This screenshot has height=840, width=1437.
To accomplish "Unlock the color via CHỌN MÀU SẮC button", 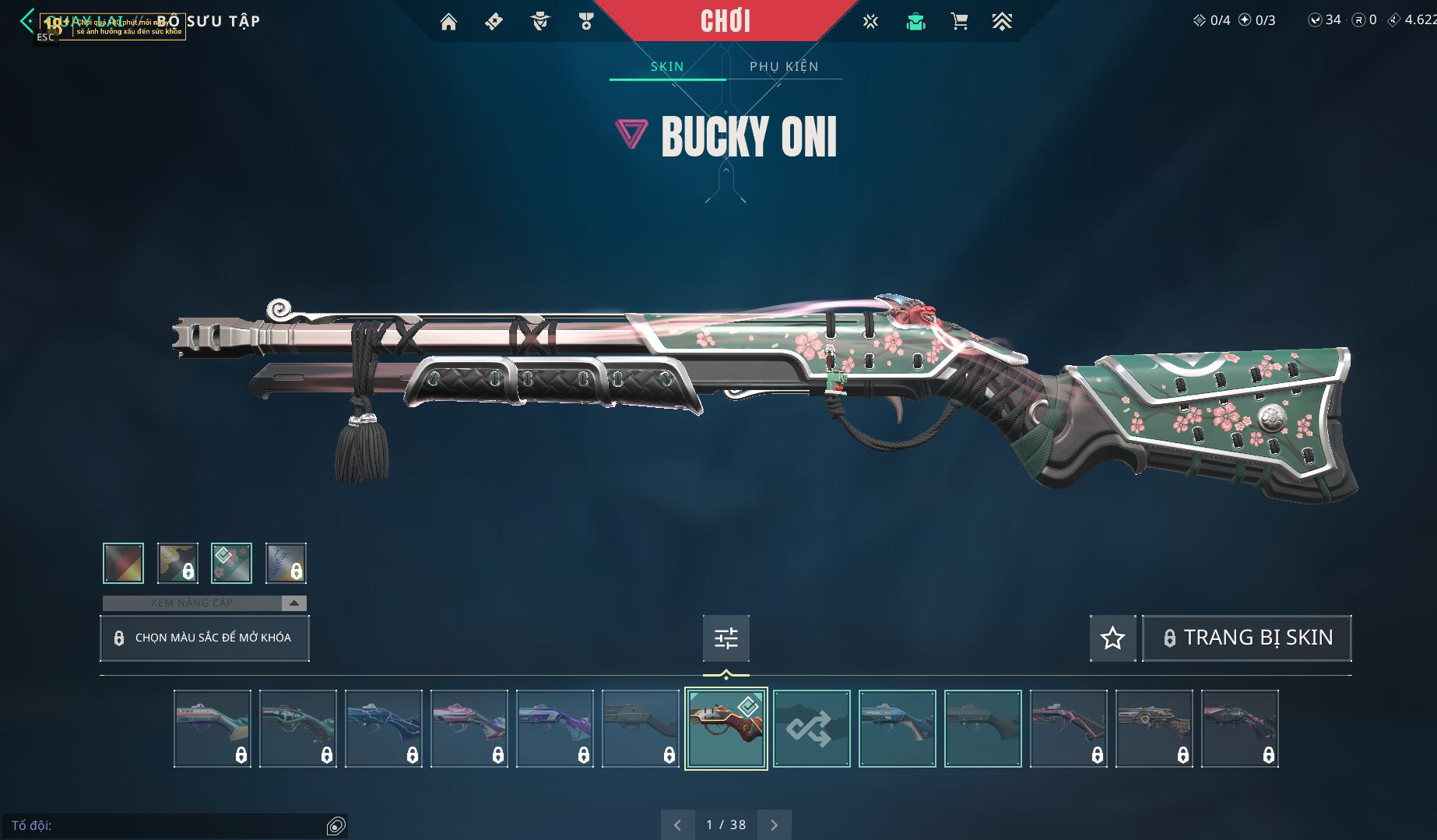I will pos(205,638).
